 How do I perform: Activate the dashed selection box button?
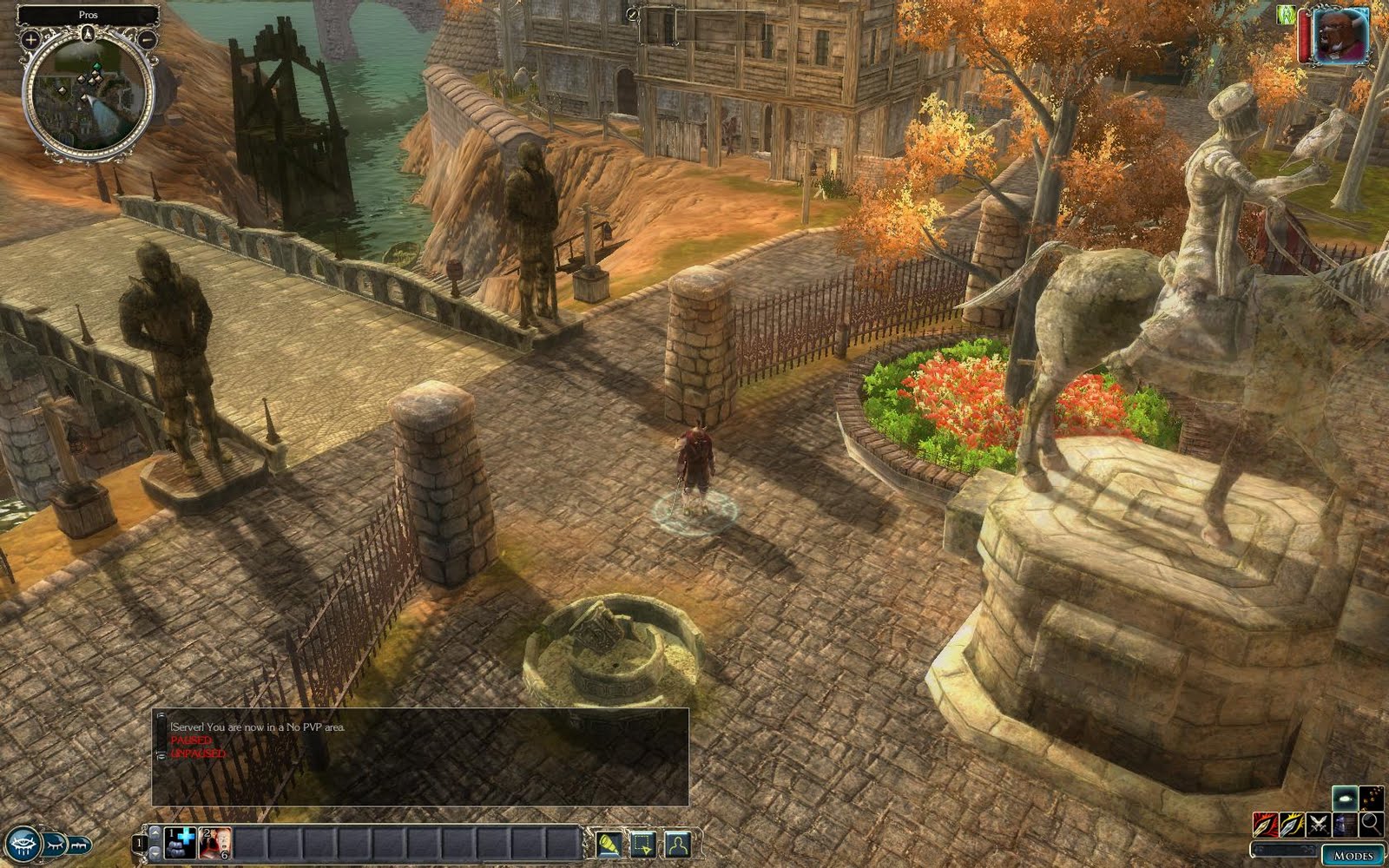(643, 843)
